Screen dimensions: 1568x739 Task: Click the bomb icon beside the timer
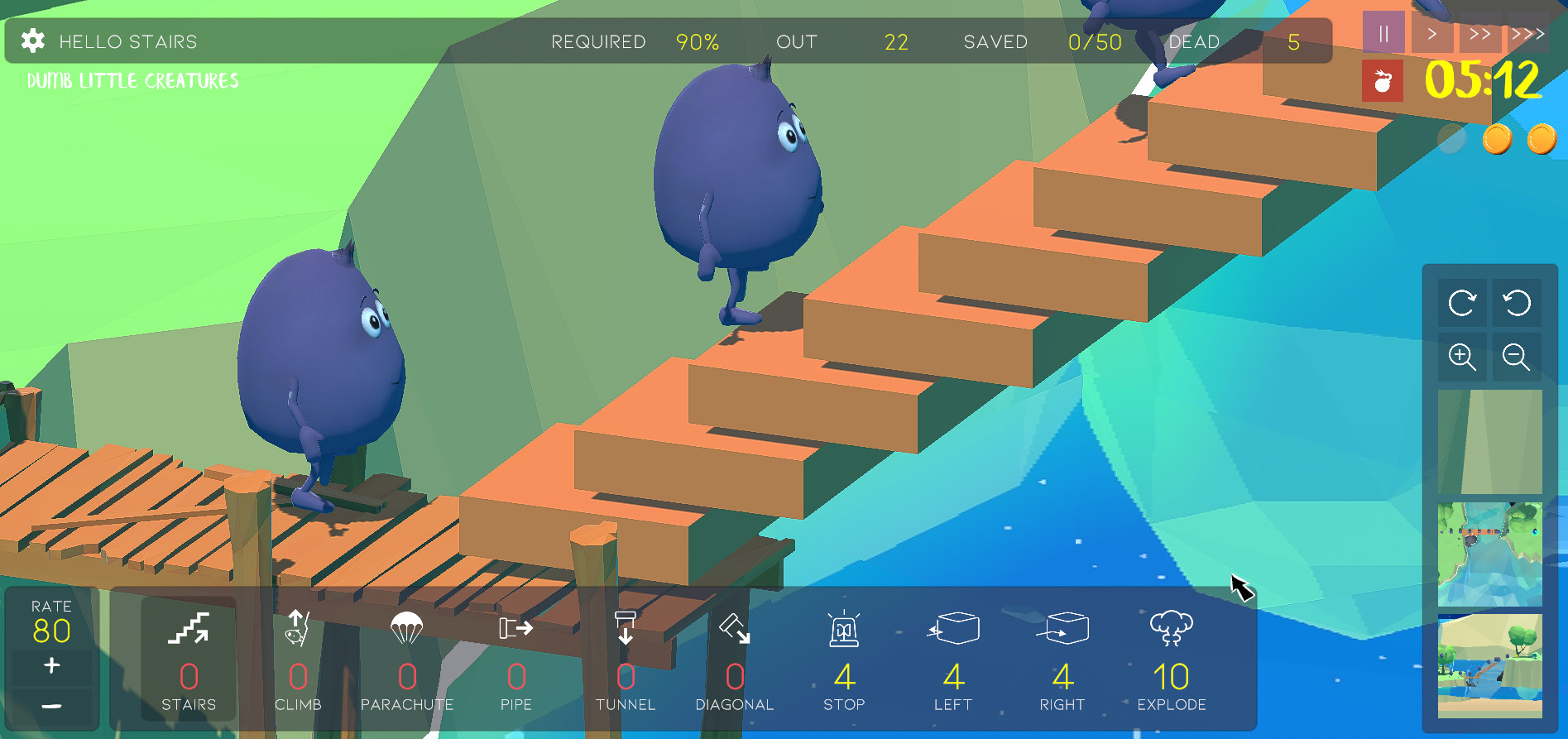(x=1382, y=81)
